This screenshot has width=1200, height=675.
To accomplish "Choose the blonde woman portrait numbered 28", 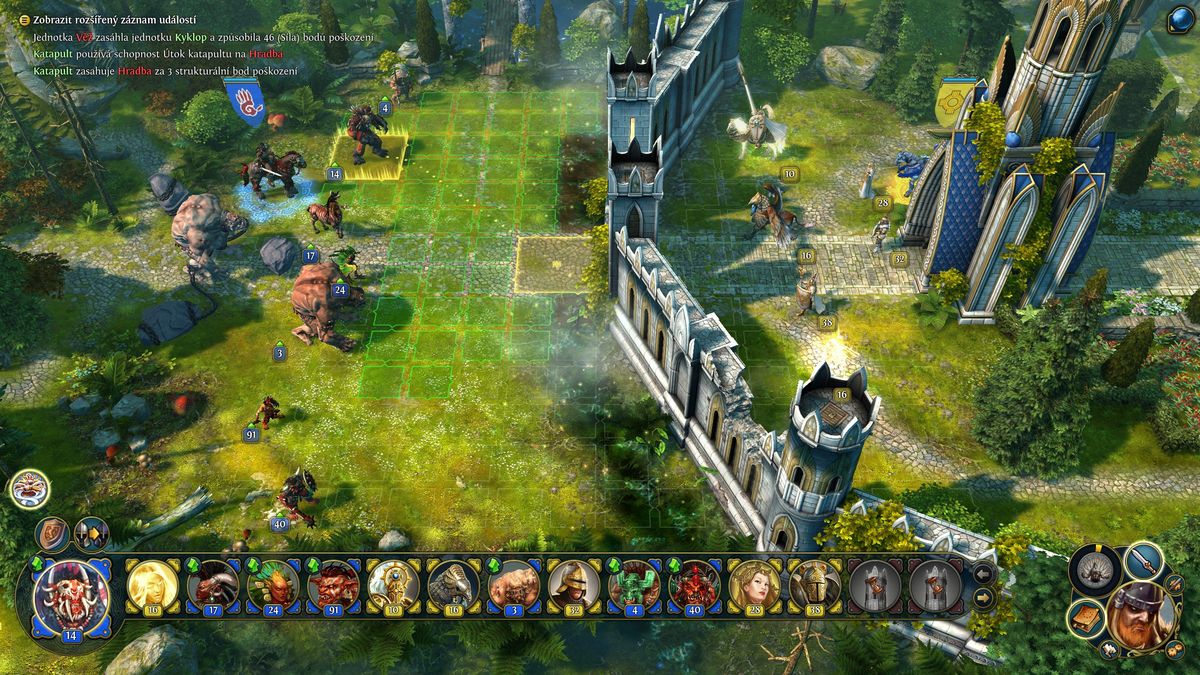I will click(x=754, y=584).
